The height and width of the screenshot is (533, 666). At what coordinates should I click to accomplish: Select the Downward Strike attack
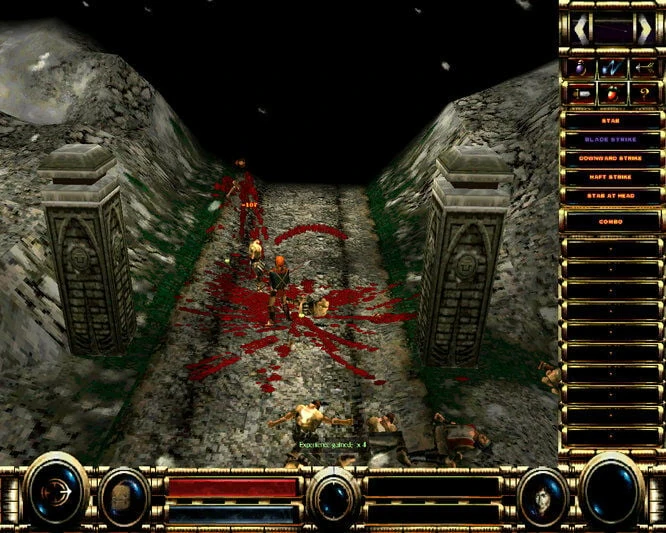613,158
